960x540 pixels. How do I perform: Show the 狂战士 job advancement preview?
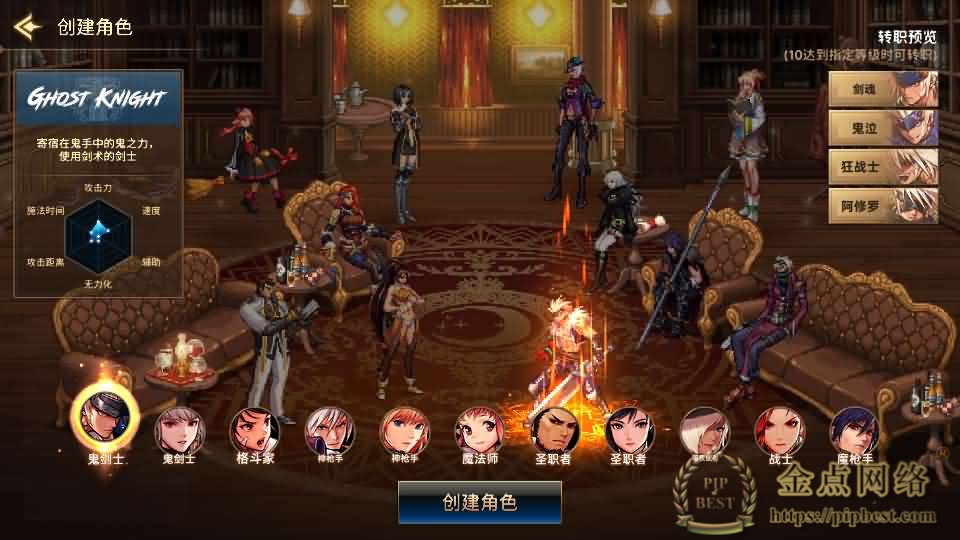click(883, 167)
